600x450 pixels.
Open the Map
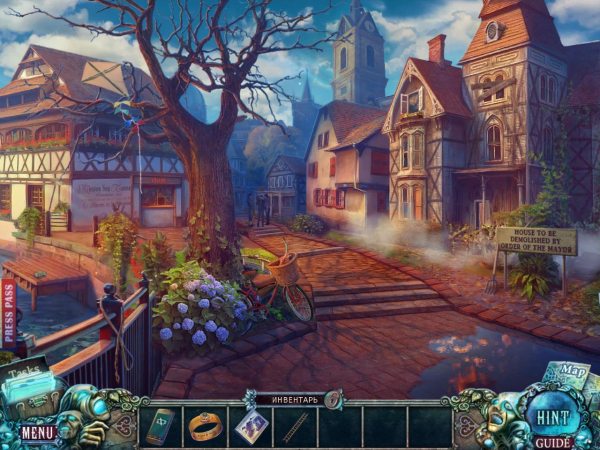point(572,374)
